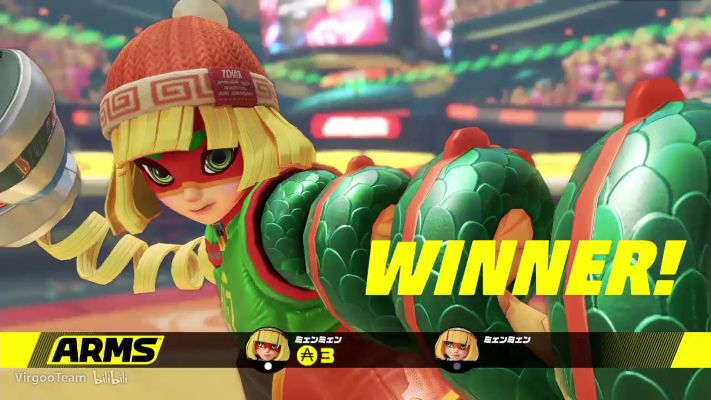This screenshot has height=400, width=711.
Task: Select the Min Min portrait with no score
Action: pos(454,347)
